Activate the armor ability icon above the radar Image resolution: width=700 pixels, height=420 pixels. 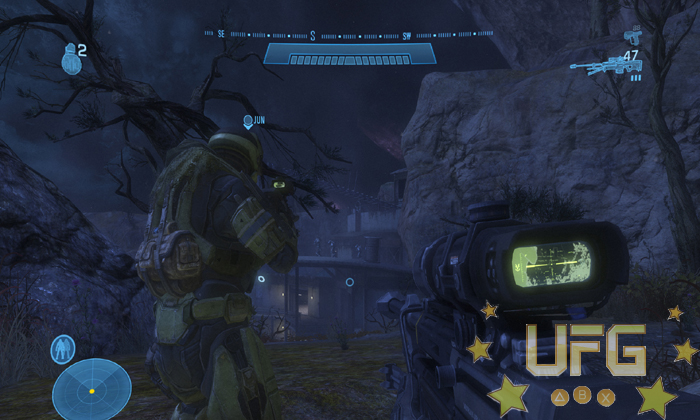tap(63, 349)
